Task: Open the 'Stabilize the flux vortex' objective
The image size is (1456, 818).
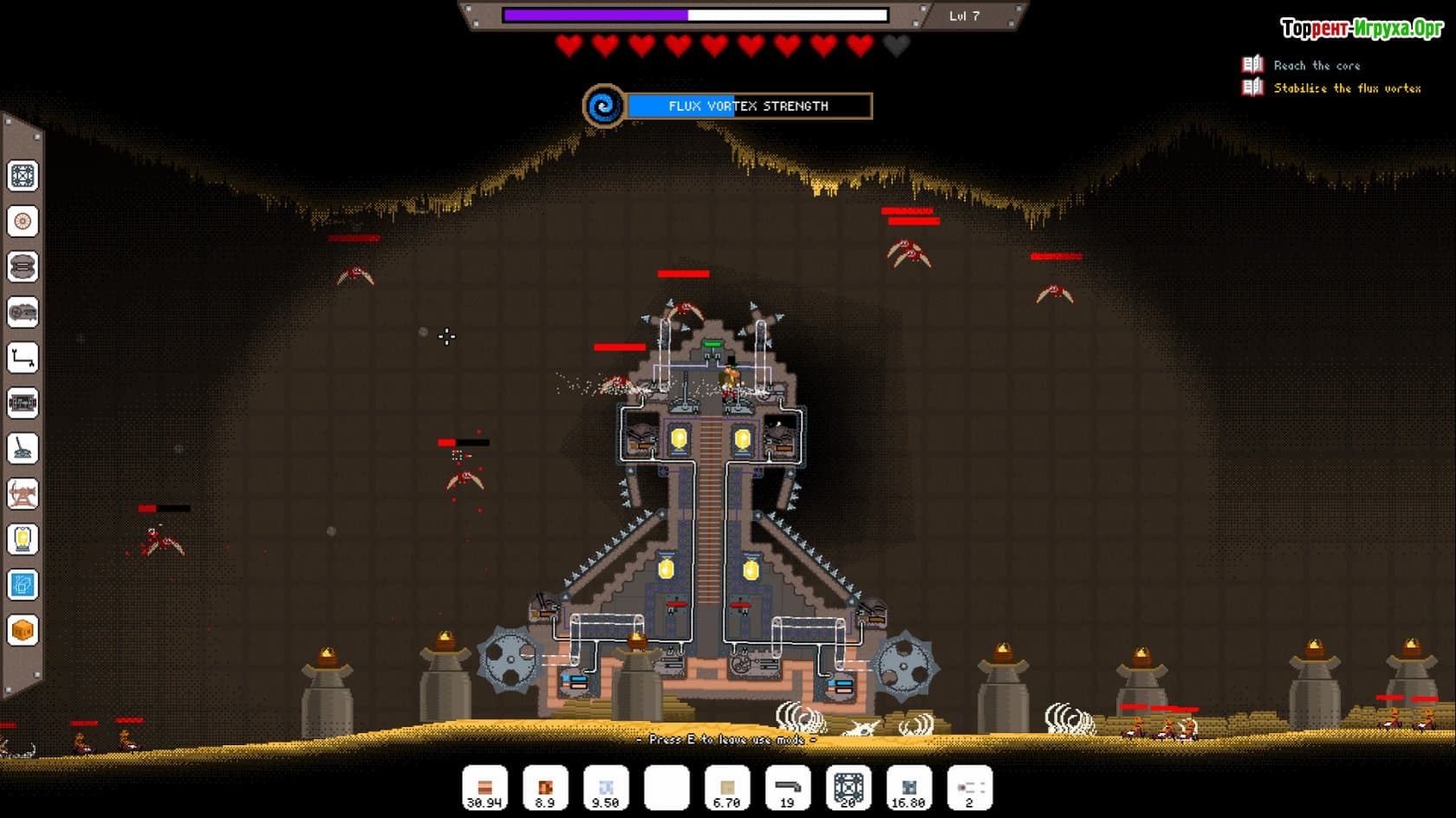Action: pyautogui.click(x=1347, y=88)
